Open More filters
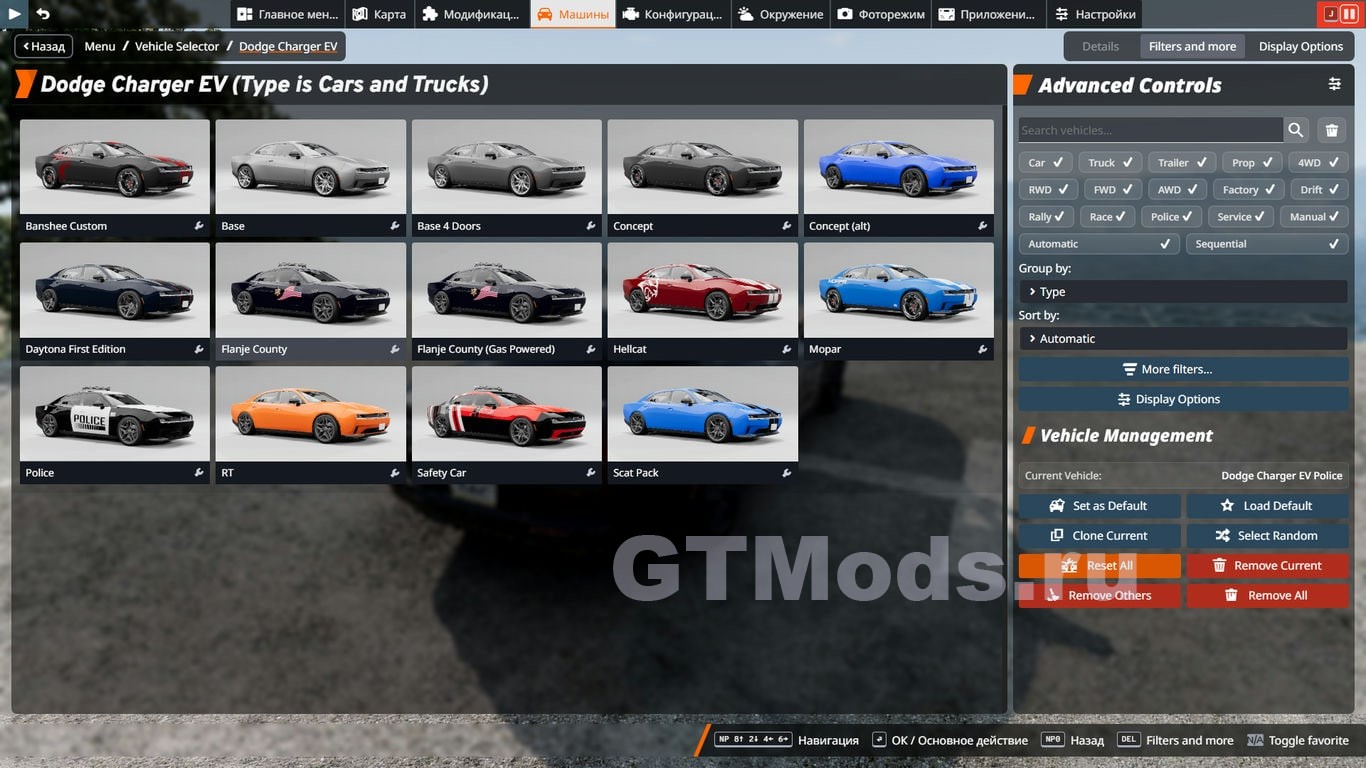 1183,369
